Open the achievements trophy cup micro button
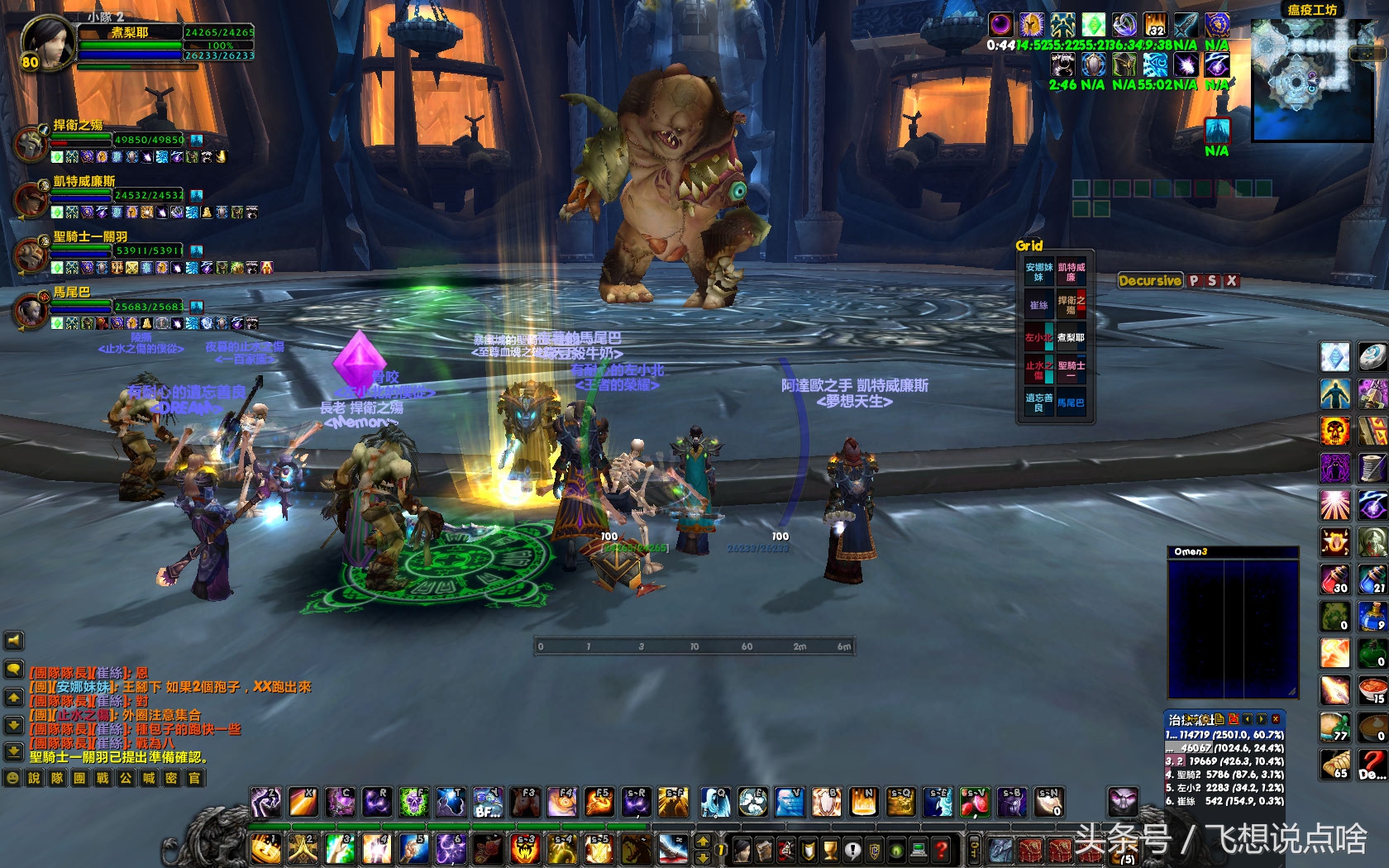 coord(831,849)
